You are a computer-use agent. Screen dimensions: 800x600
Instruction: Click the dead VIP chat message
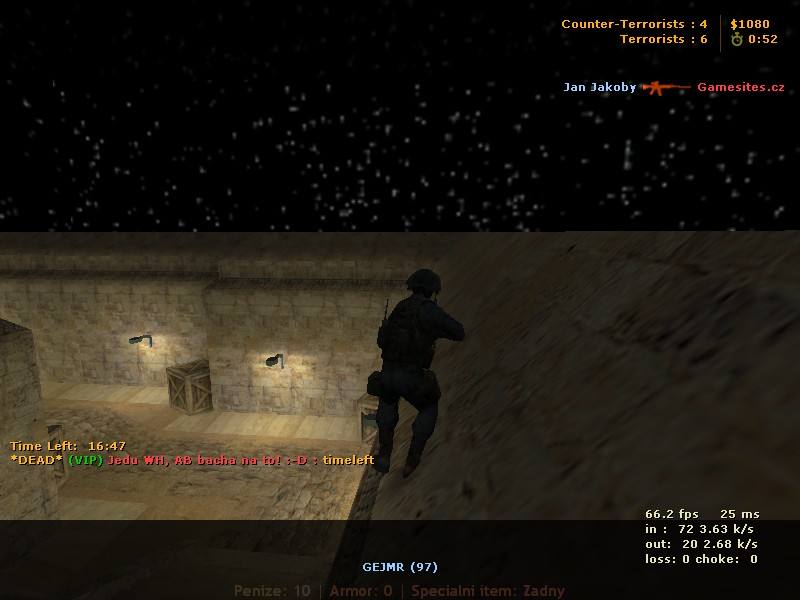[192, 460]
